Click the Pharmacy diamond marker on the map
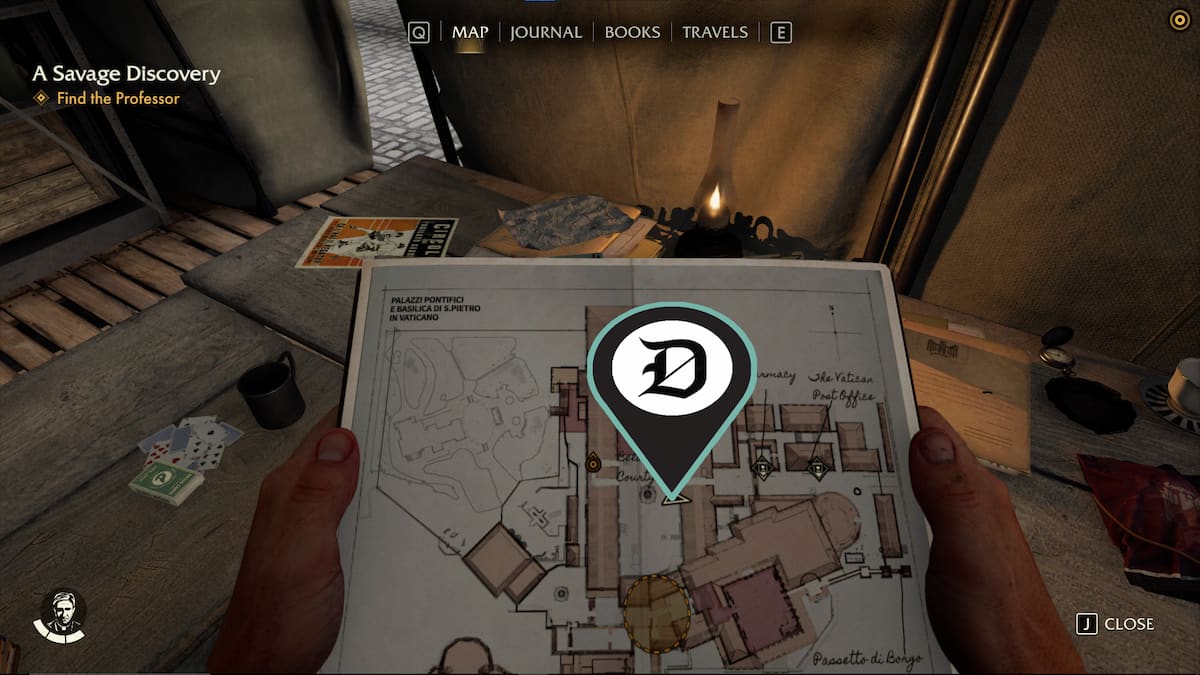 pyautogui.click(x=764, y=464)
